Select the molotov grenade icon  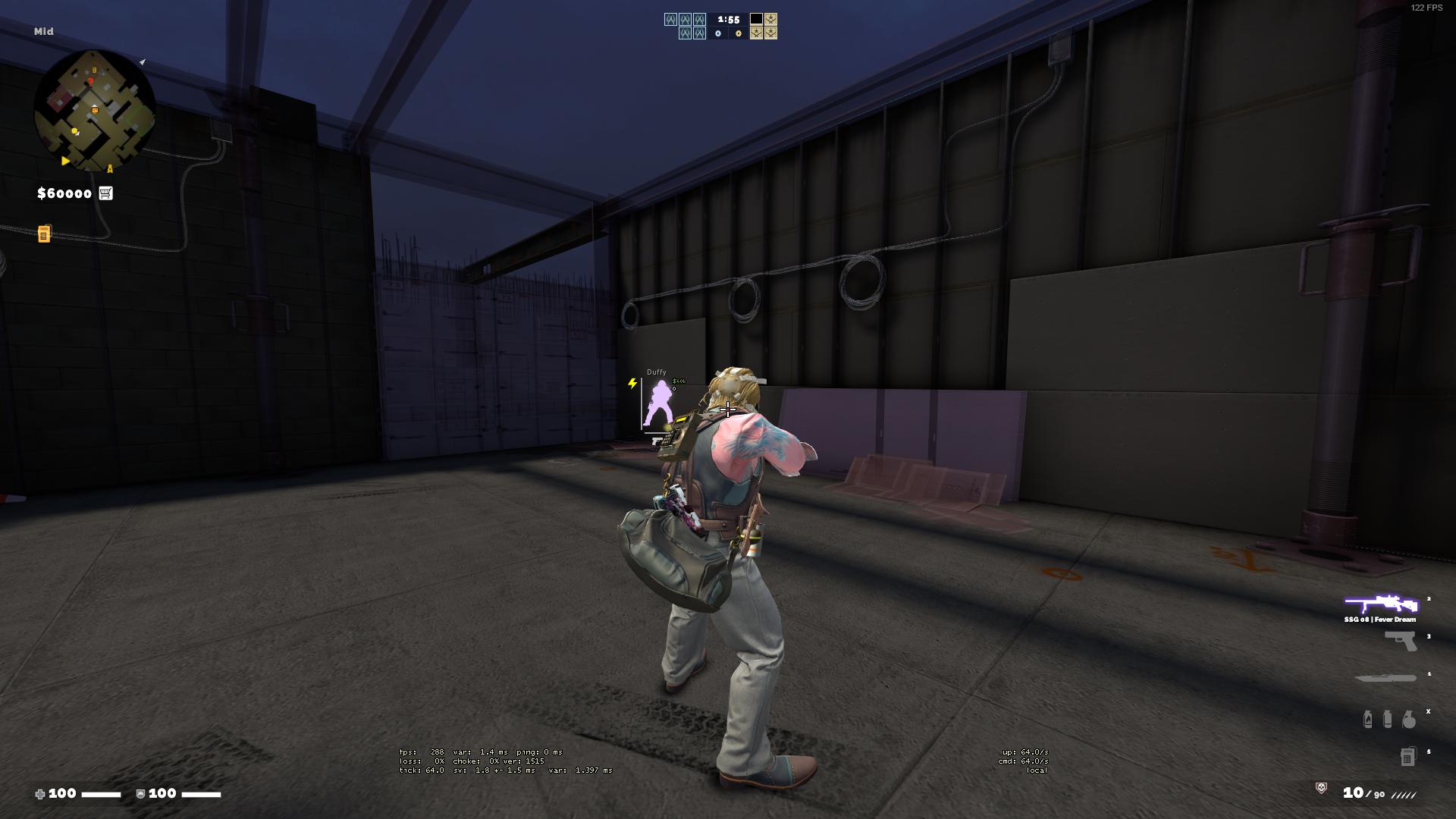coord(1368,720)
